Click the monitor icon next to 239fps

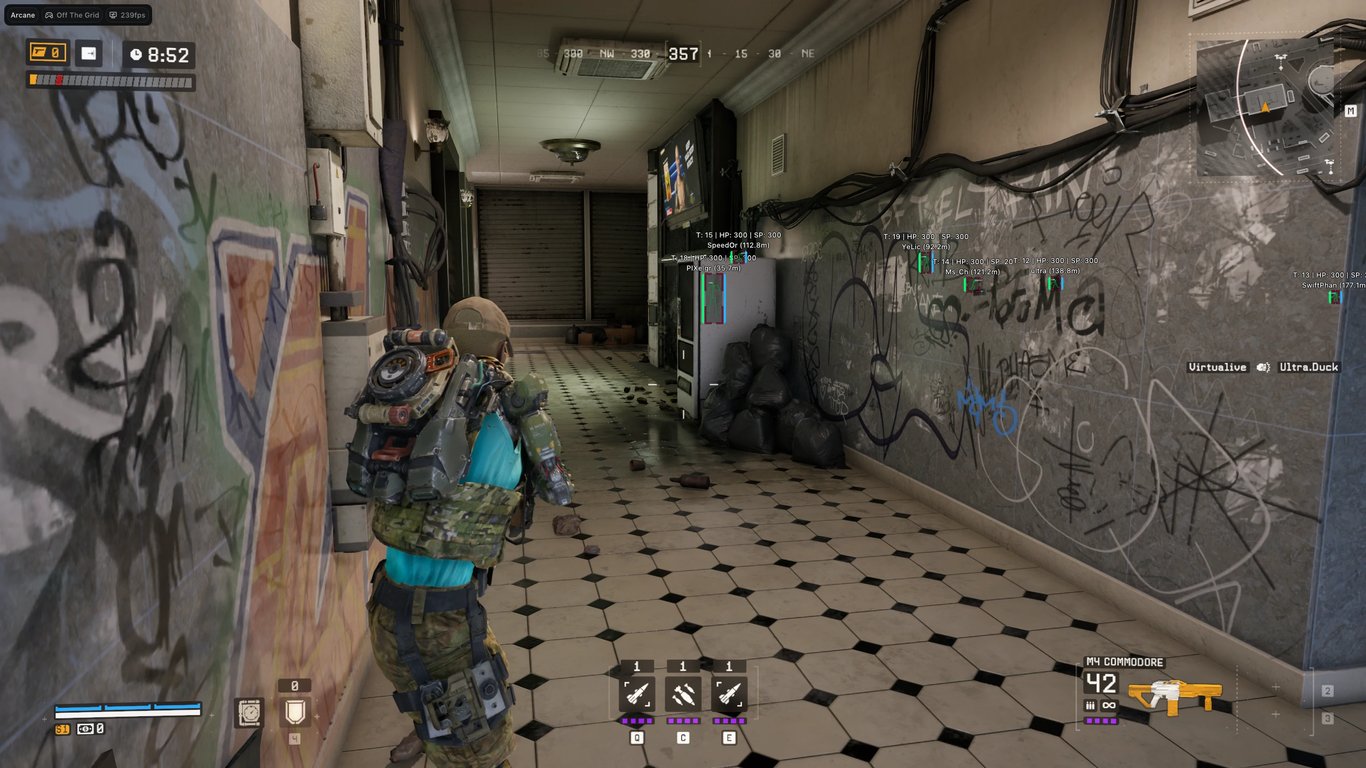point(113,15)
